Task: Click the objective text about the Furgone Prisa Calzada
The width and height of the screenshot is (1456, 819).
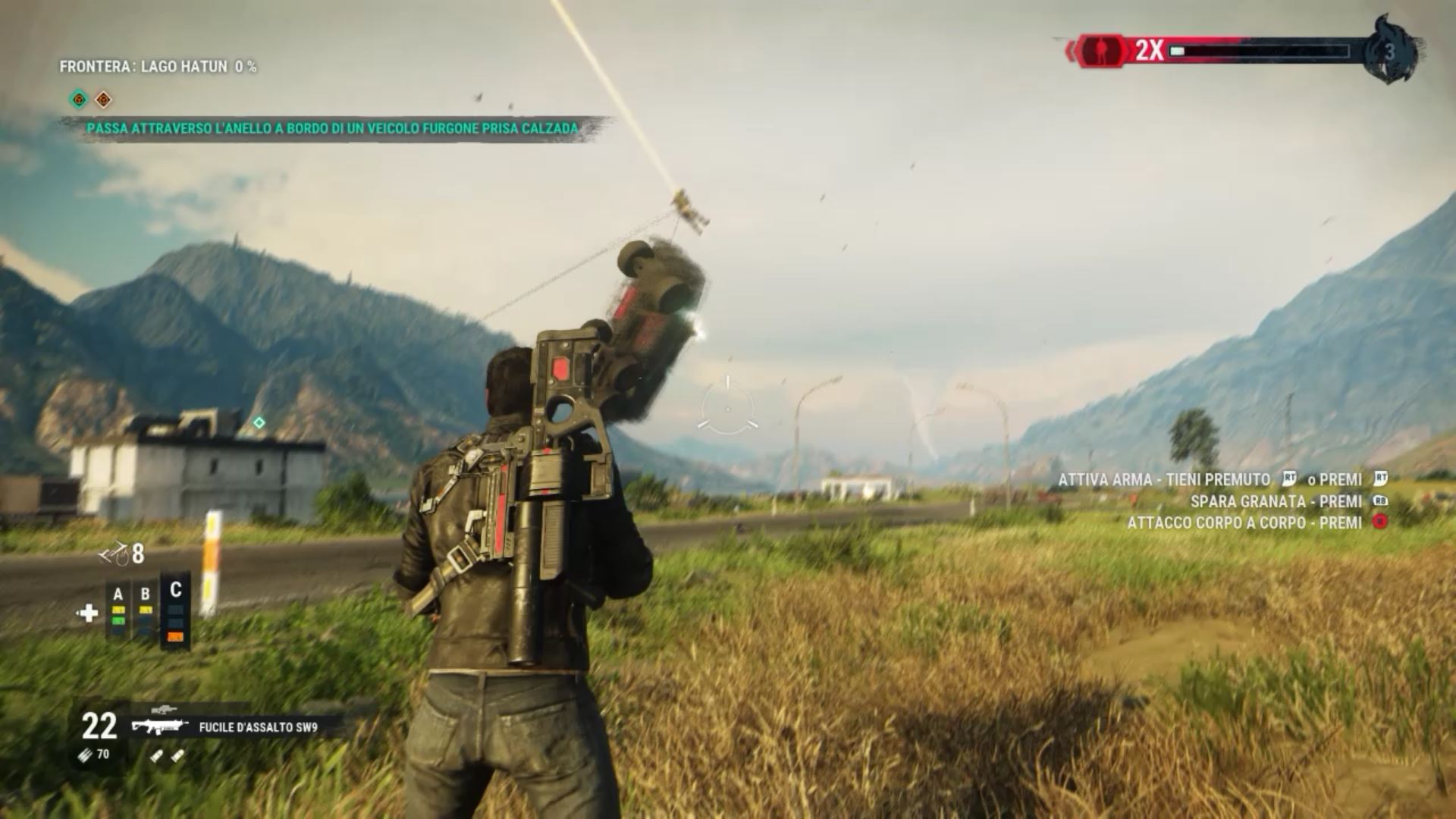Action: [x=332, y=129]
